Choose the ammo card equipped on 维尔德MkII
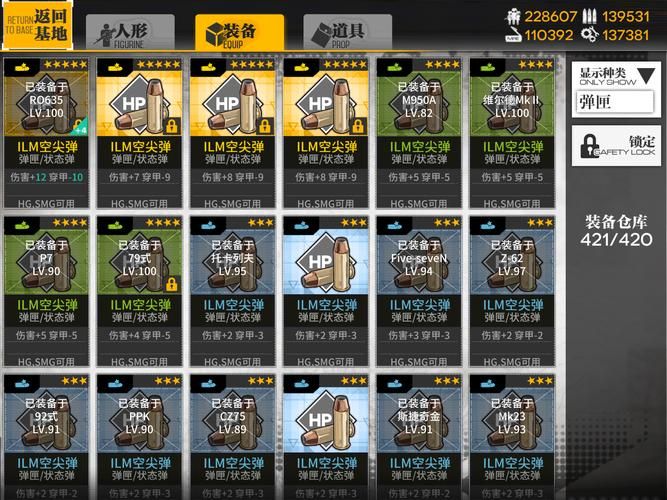This screenshot has height=500, width=667. point(512,130)
